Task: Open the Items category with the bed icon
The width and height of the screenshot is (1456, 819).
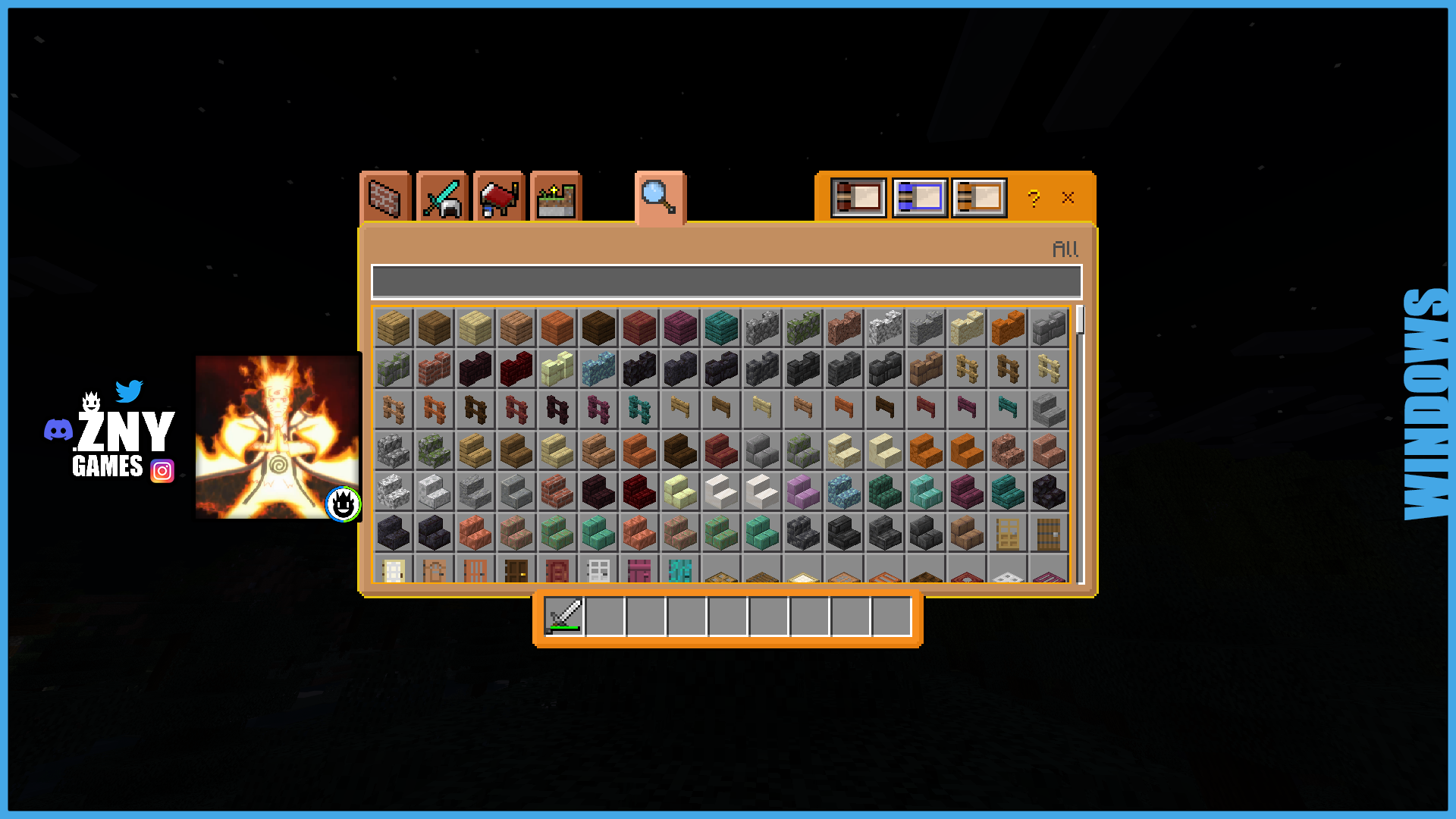Action: [497, 197]
